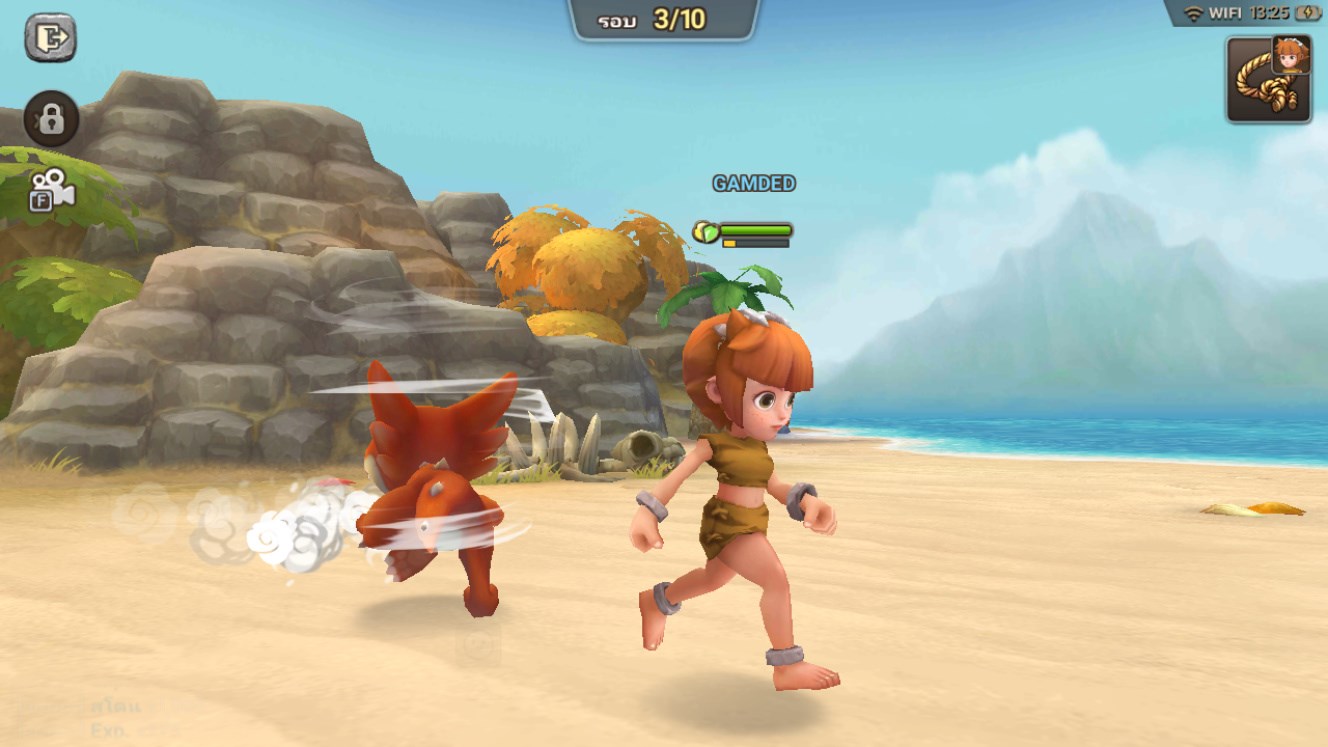1328x747 pixels.
Task: Switch the camera view mode icon
Action: tap(51, 190)
